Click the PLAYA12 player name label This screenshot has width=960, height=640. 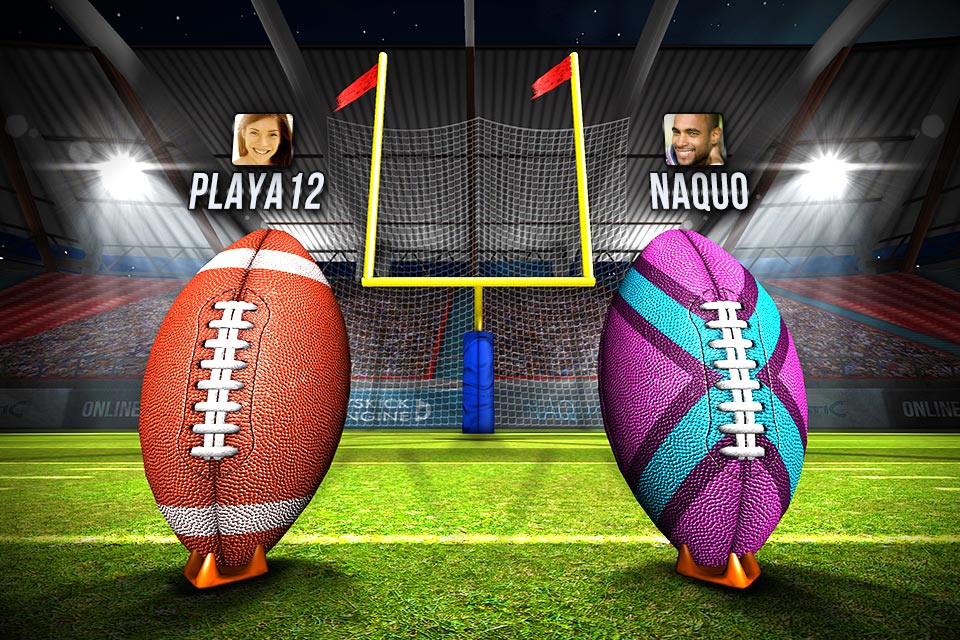tap(257, 191)
